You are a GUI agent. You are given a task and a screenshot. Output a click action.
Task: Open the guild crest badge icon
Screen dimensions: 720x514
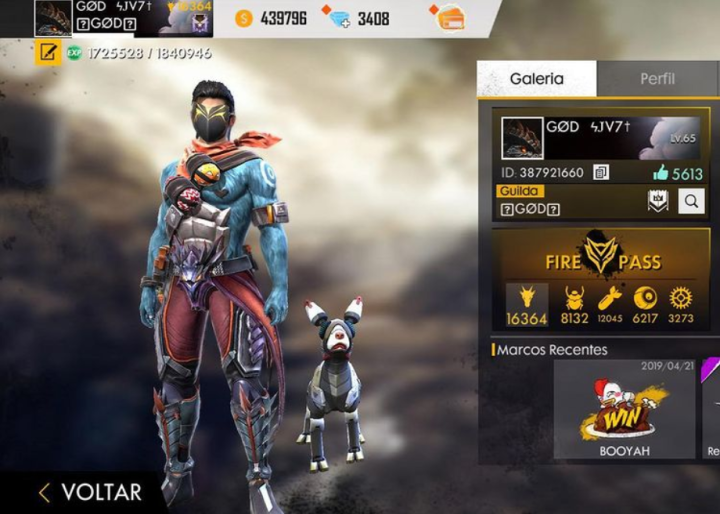[x=657, y=201]
